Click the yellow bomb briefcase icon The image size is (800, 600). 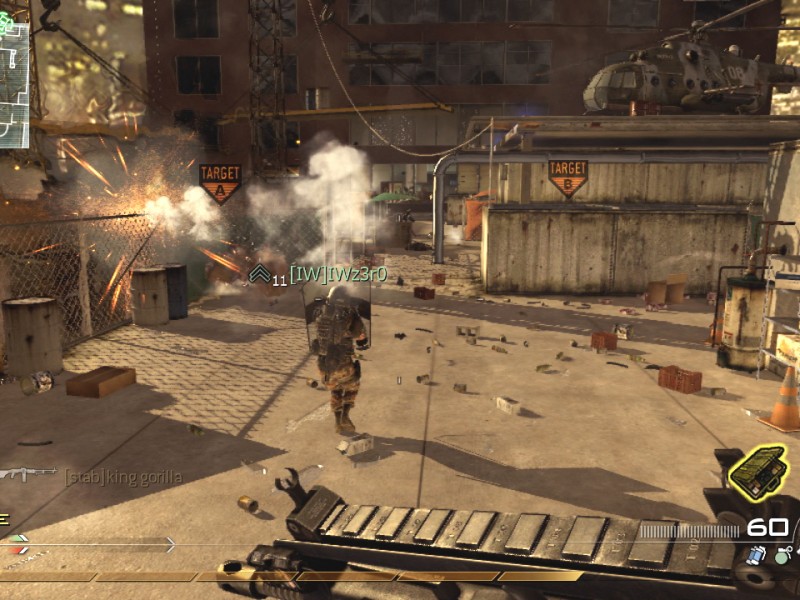pos(757,473)
